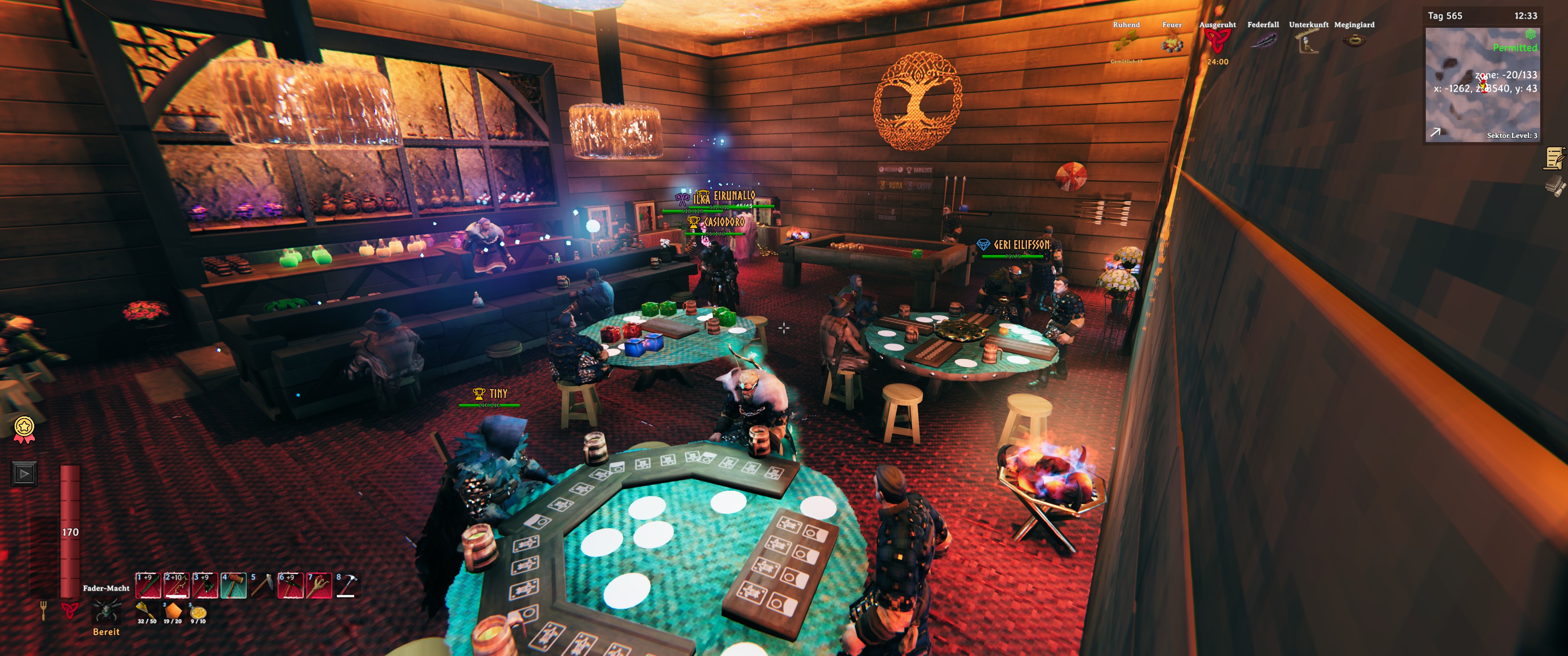Select the claw staff in hotbar slot 7
The width and height of the screenshot is (1568, 656).
point(319,585)
